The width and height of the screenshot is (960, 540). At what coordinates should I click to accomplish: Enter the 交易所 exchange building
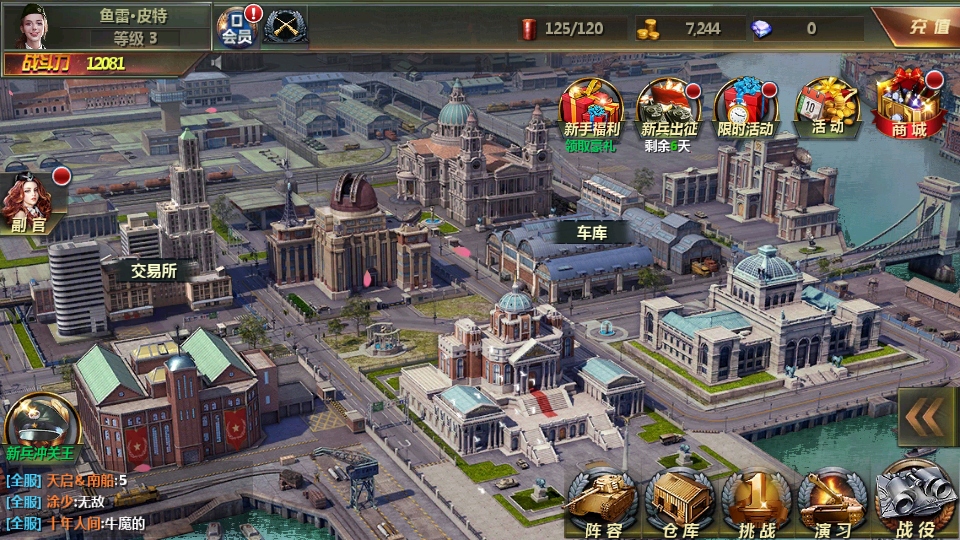pyautogui.click(x=153, y=270)
